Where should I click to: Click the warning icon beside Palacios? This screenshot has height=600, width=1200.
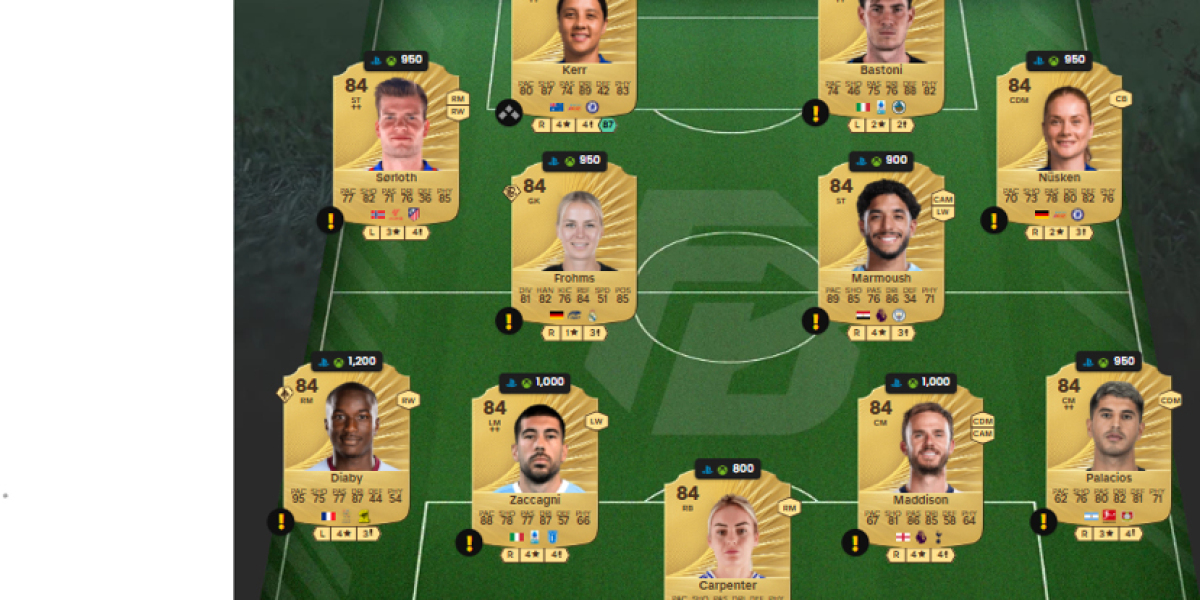click(1043, 521)
